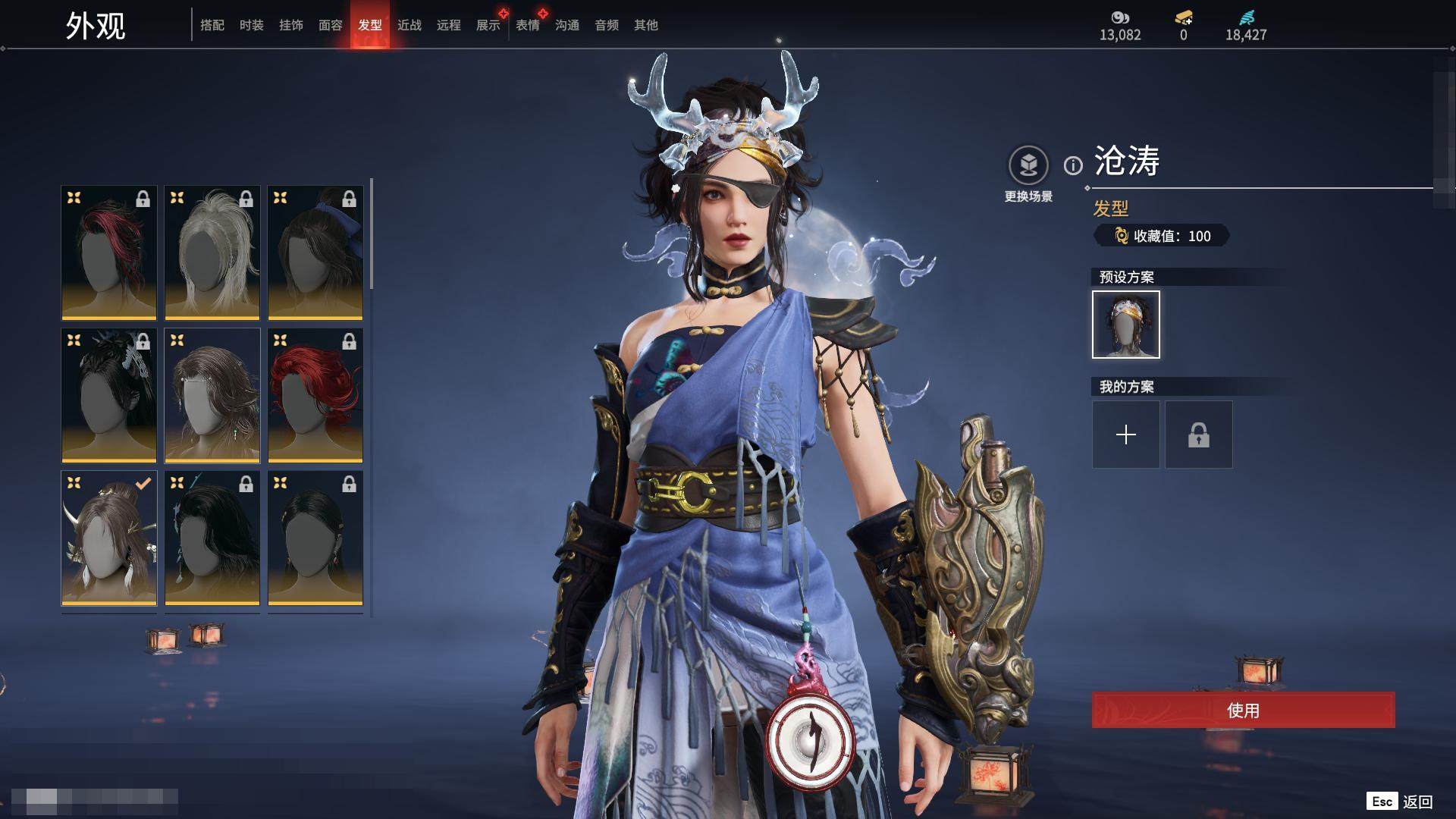1456x819 pixels.
Task: Click the red 使用 button
Action: click(1243, 711)
